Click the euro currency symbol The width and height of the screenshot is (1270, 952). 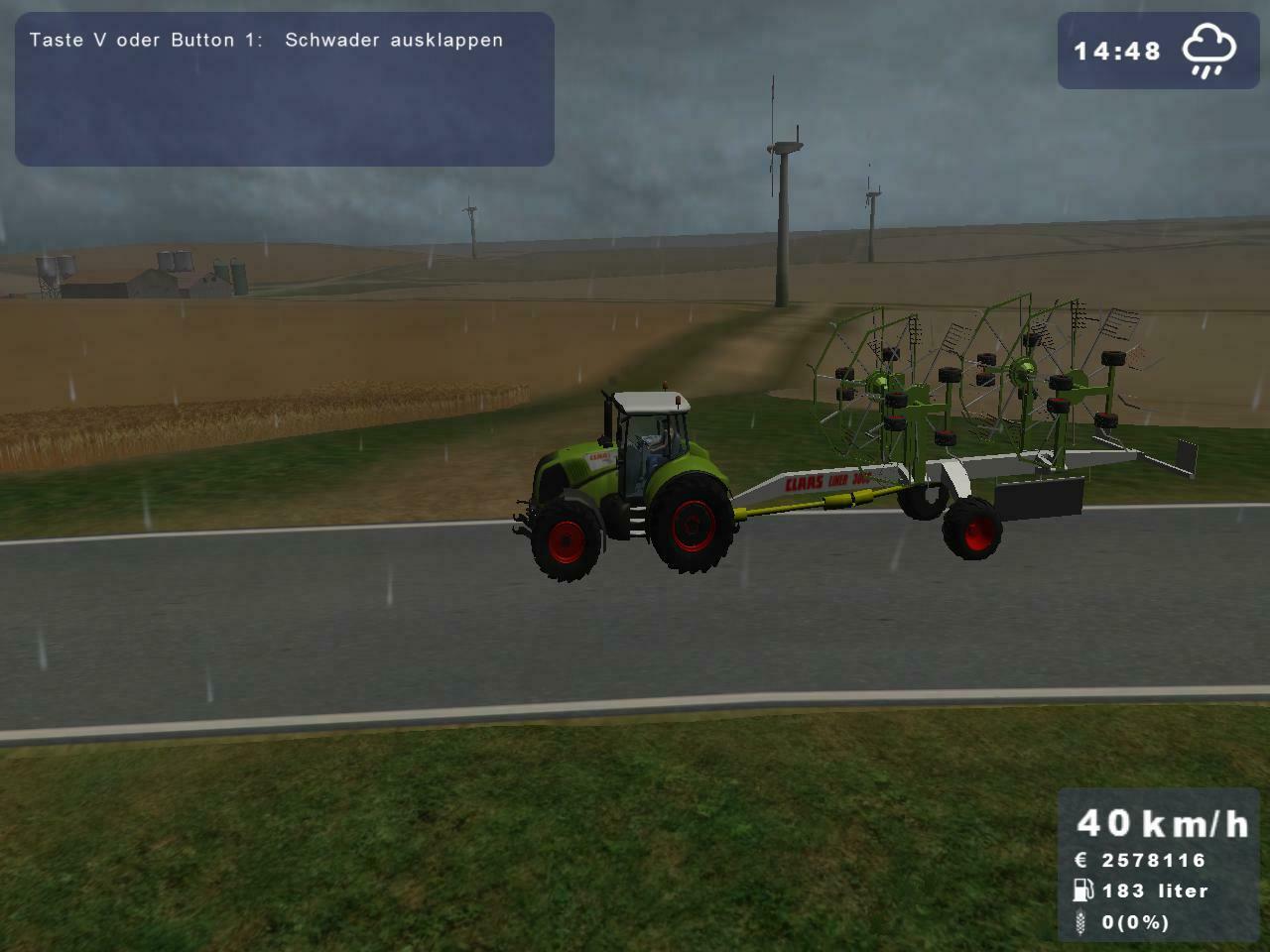click(x=1080, y=861)
